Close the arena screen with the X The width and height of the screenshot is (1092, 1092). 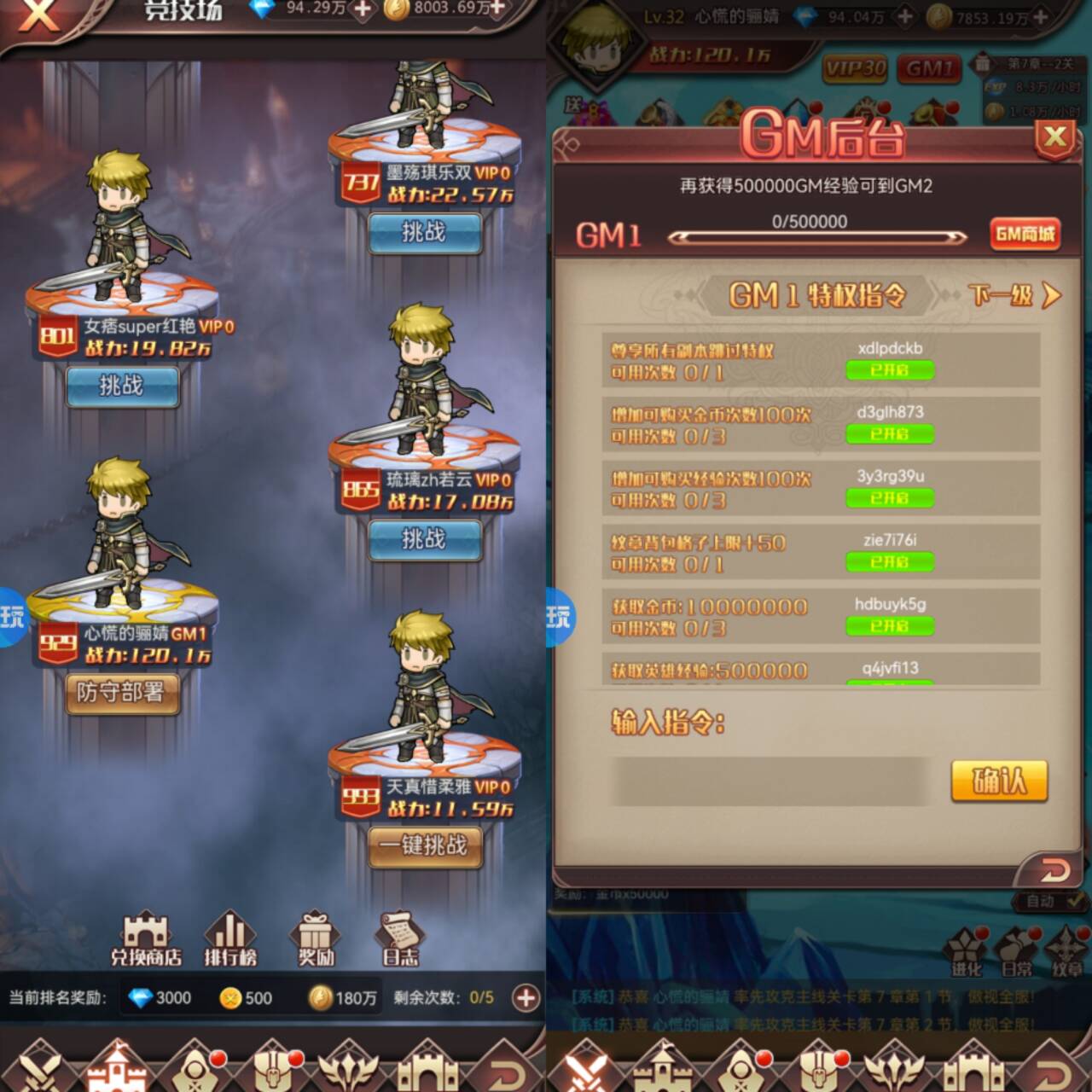coord(38,15)
